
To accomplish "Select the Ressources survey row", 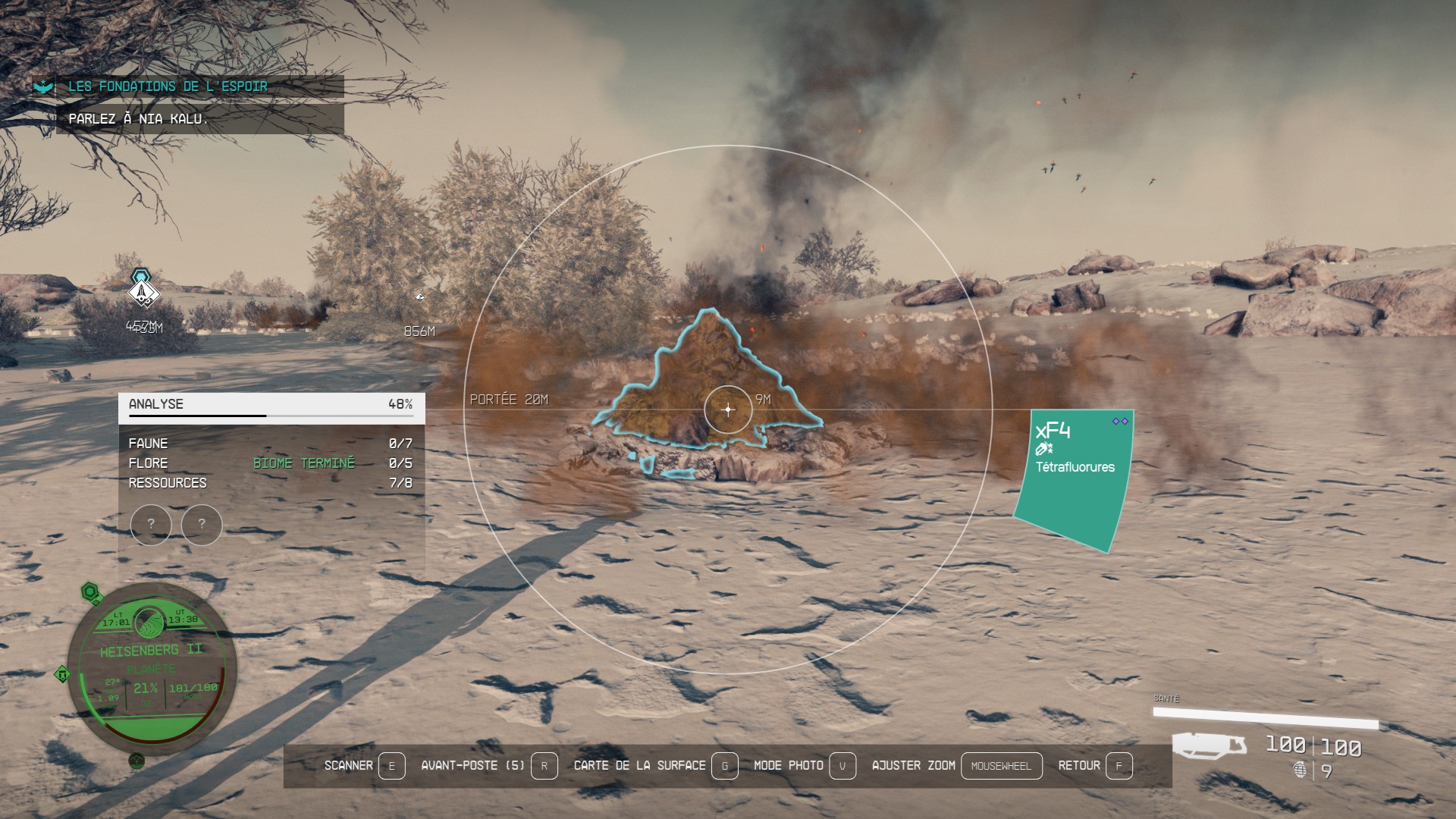I will 271,483.
